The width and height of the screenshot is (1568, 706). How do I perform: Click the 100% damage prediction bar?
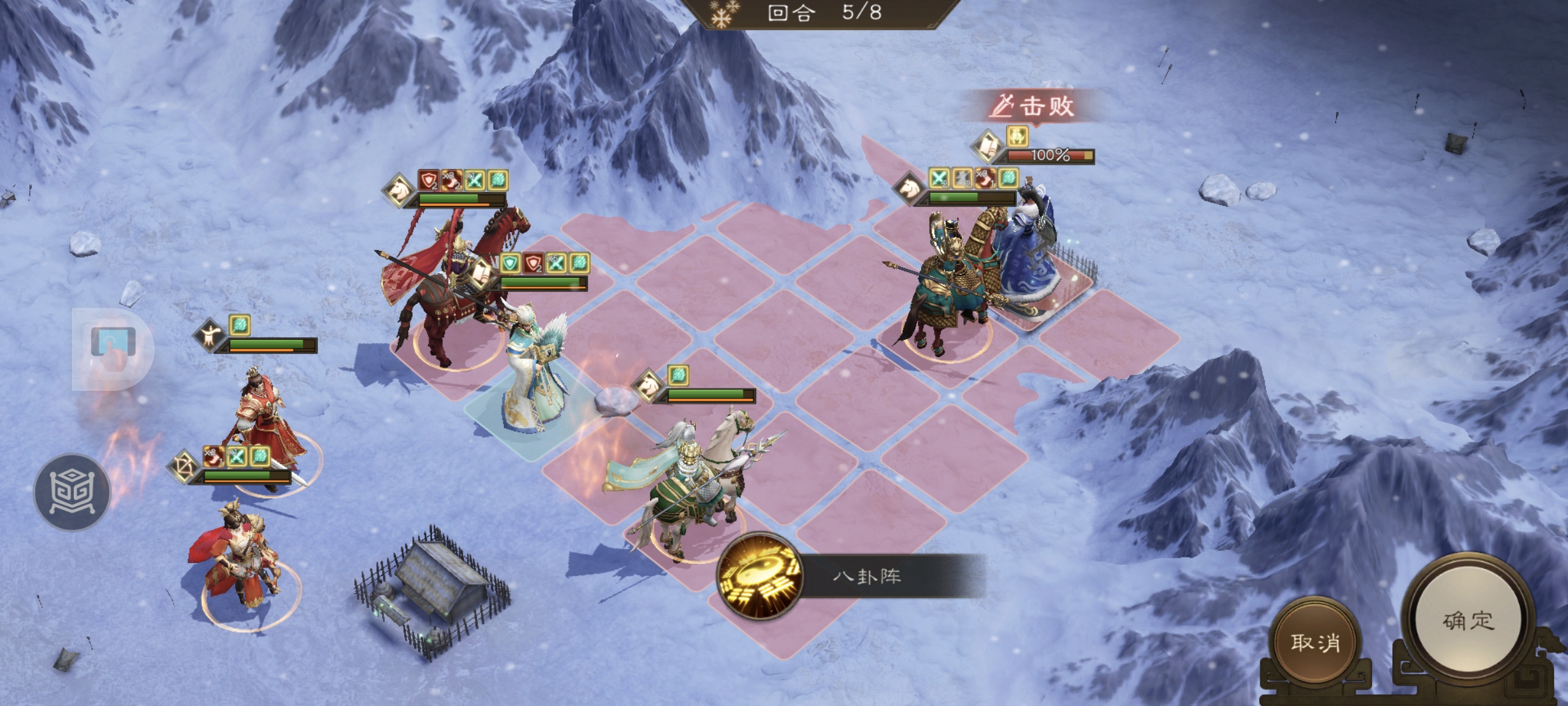[1050, 157]
